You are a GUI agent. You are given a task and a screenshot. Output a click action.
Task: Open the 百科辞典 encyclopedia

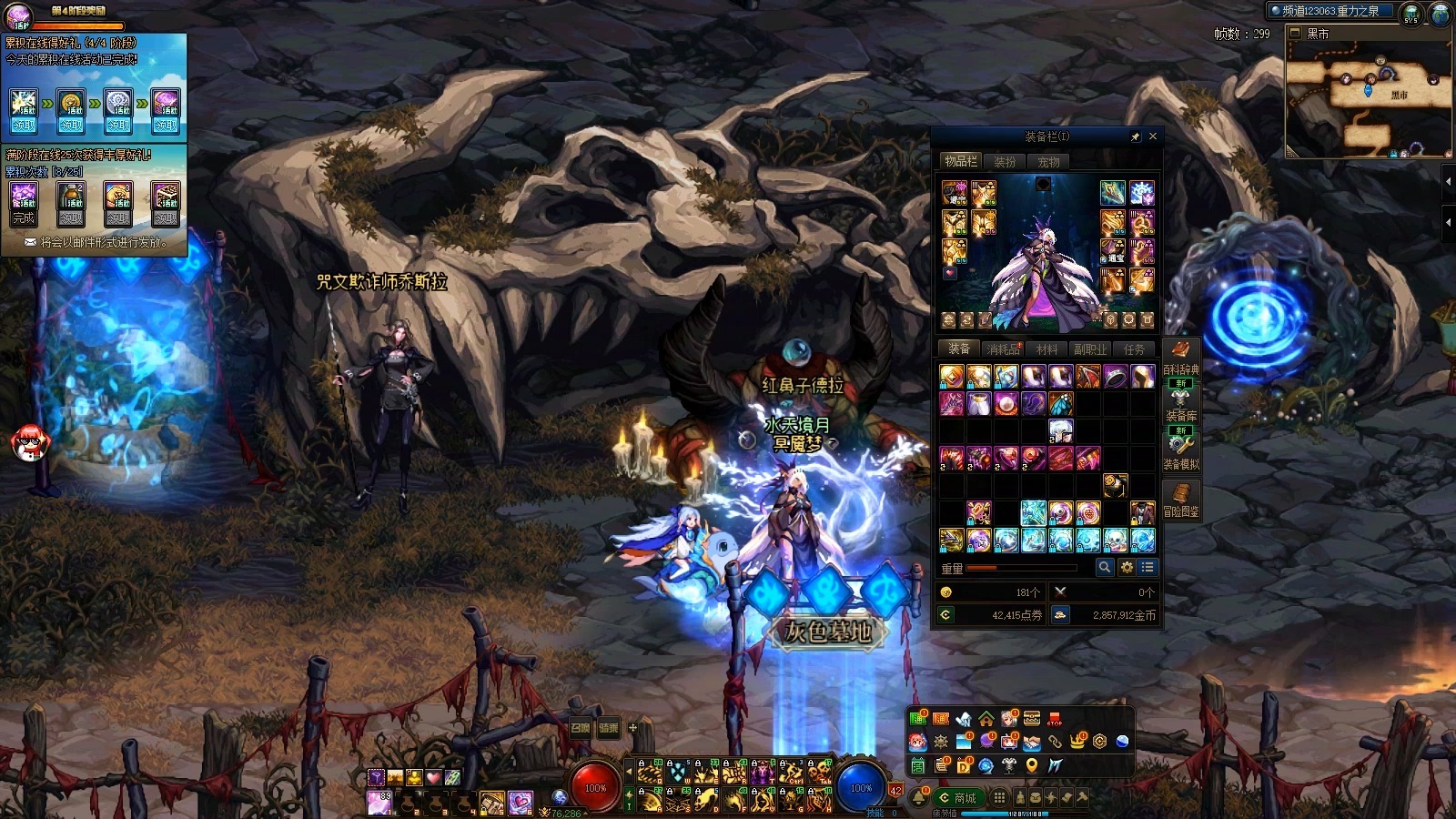point(1180,357)
